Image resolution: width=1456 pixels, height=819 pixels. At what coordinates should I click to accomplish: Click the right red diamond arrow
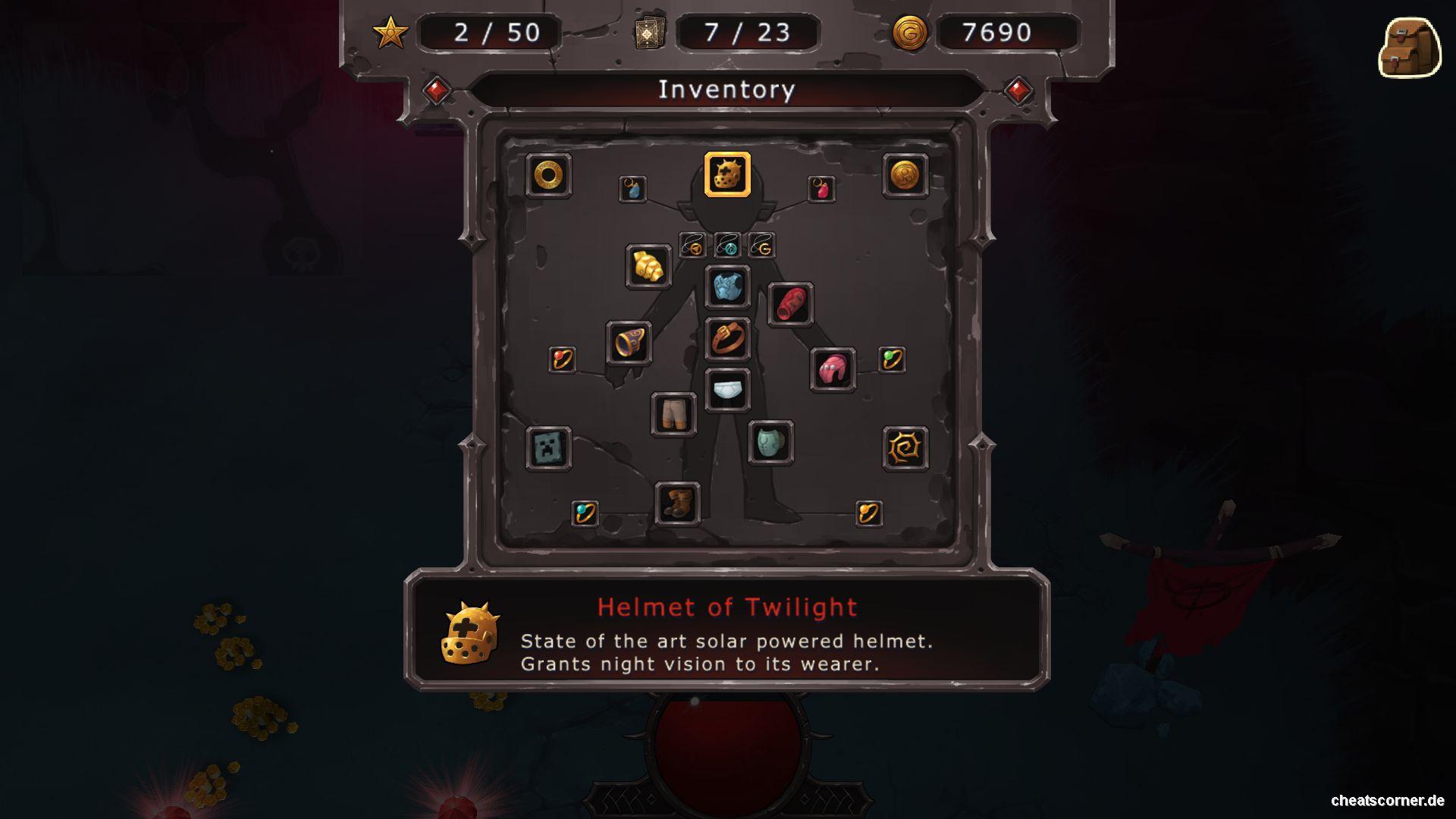click(1018, 91)
